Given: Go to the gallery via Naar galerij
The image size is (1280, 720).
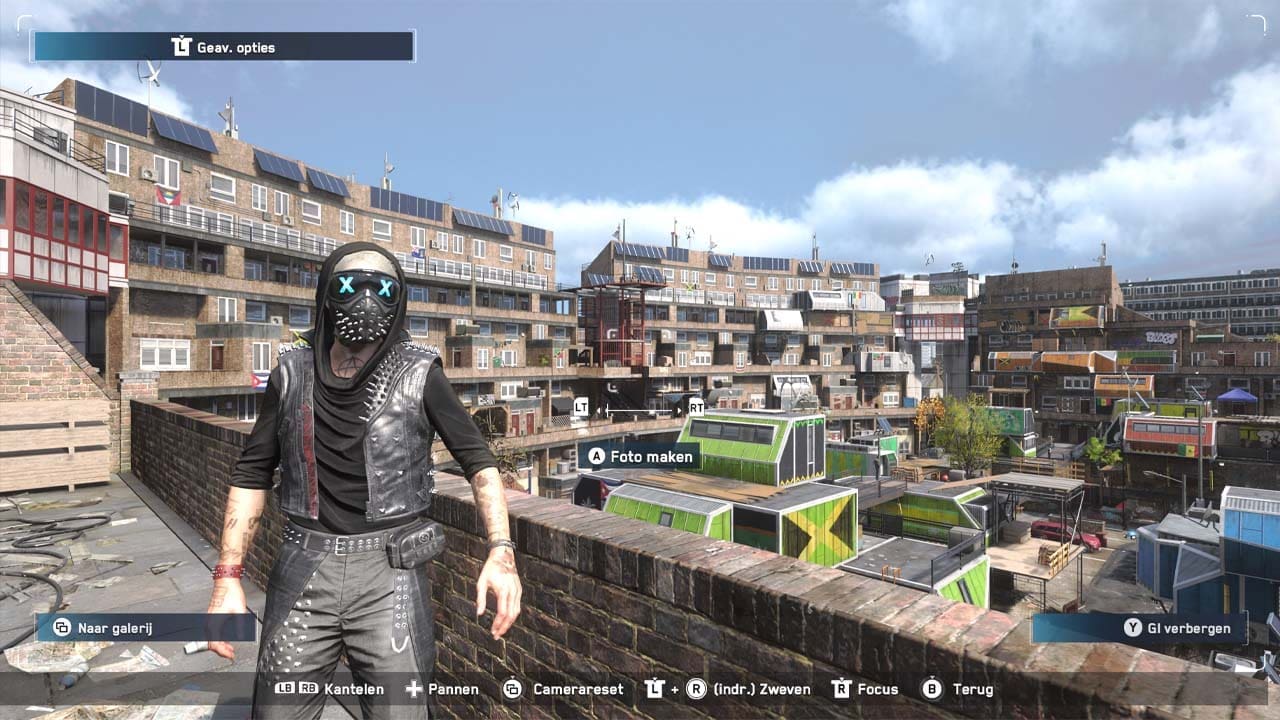Looking at the screenshot, I should pos(146,627).
